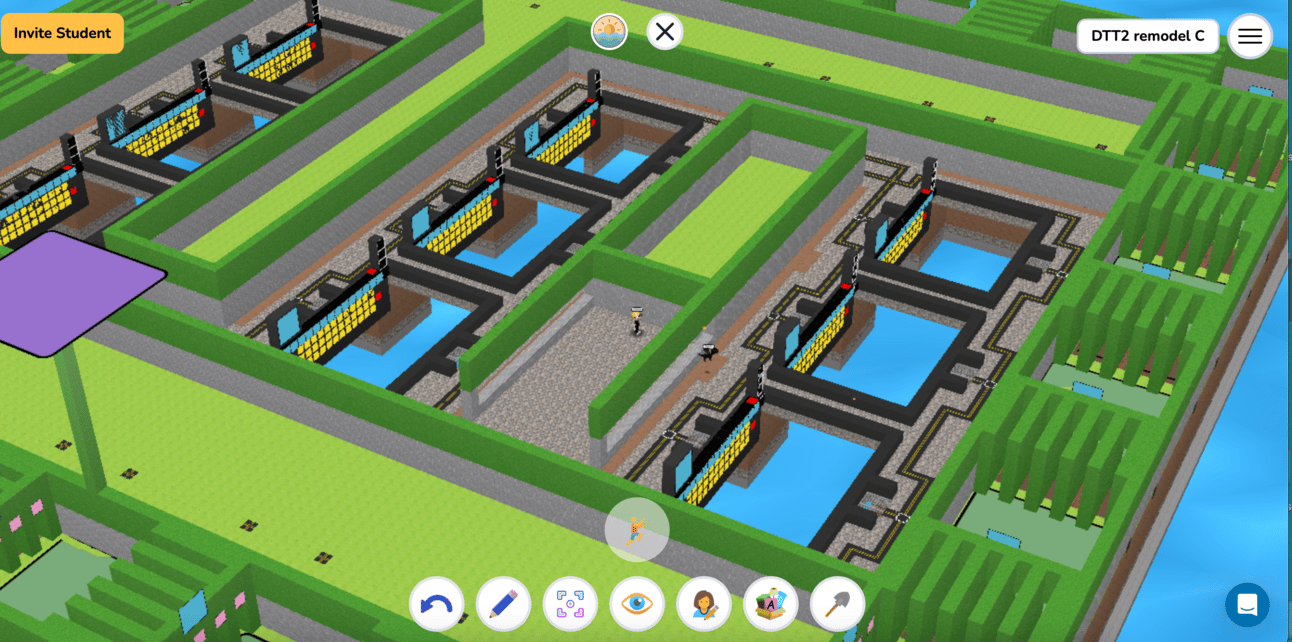Activate the focus frame capture tool
This screenshot has width=1292, height=642.
[570, 604]
